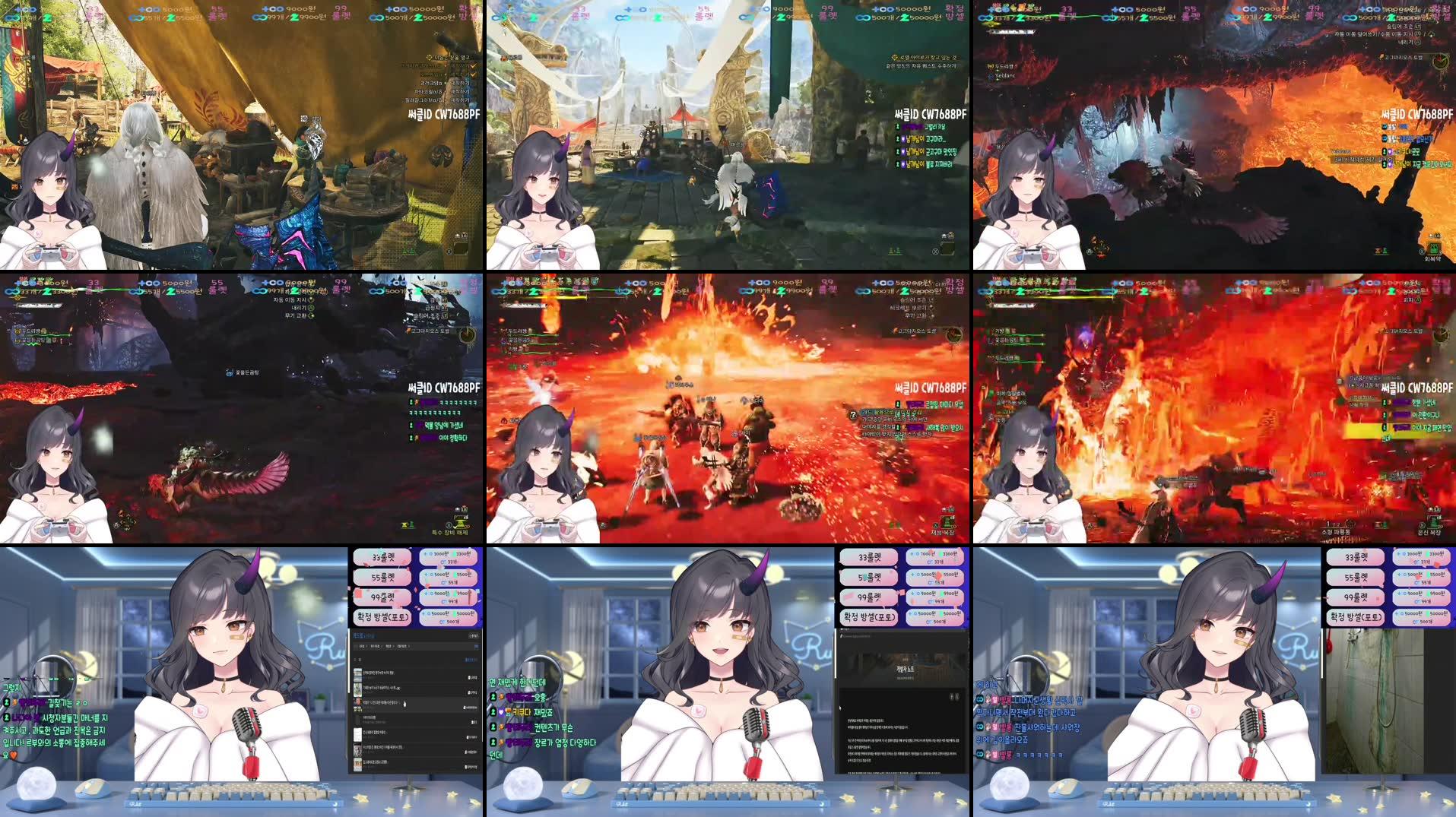
Task: Check the yellow checkmark beside the first 제작하기 entry
Action: pyautogui.click(x=473, y=67)
